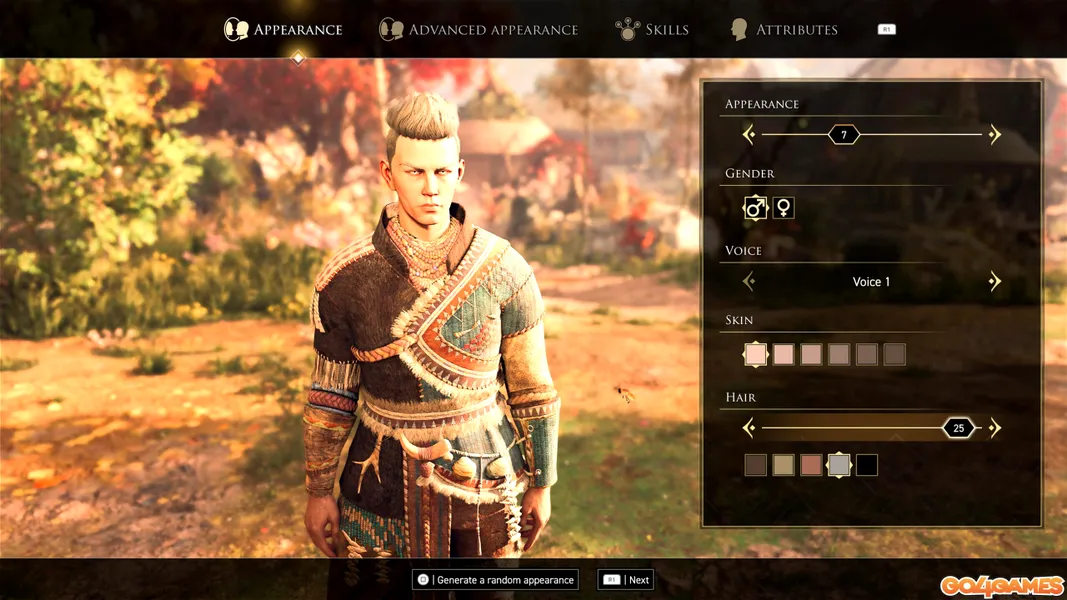This screenshot has height=600, width=1067.
Task: Pick the darkest skin tone swatch
Action: (x=894, y=354)
